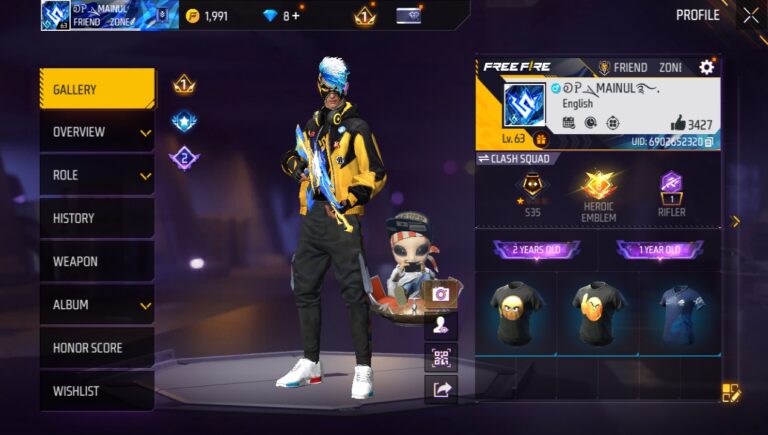Image resolution: width=768 pixels, height=435 pixels.
Task: Select the Heroic Emblem badge
Action: pyautogui.click(x=598, y=194)
